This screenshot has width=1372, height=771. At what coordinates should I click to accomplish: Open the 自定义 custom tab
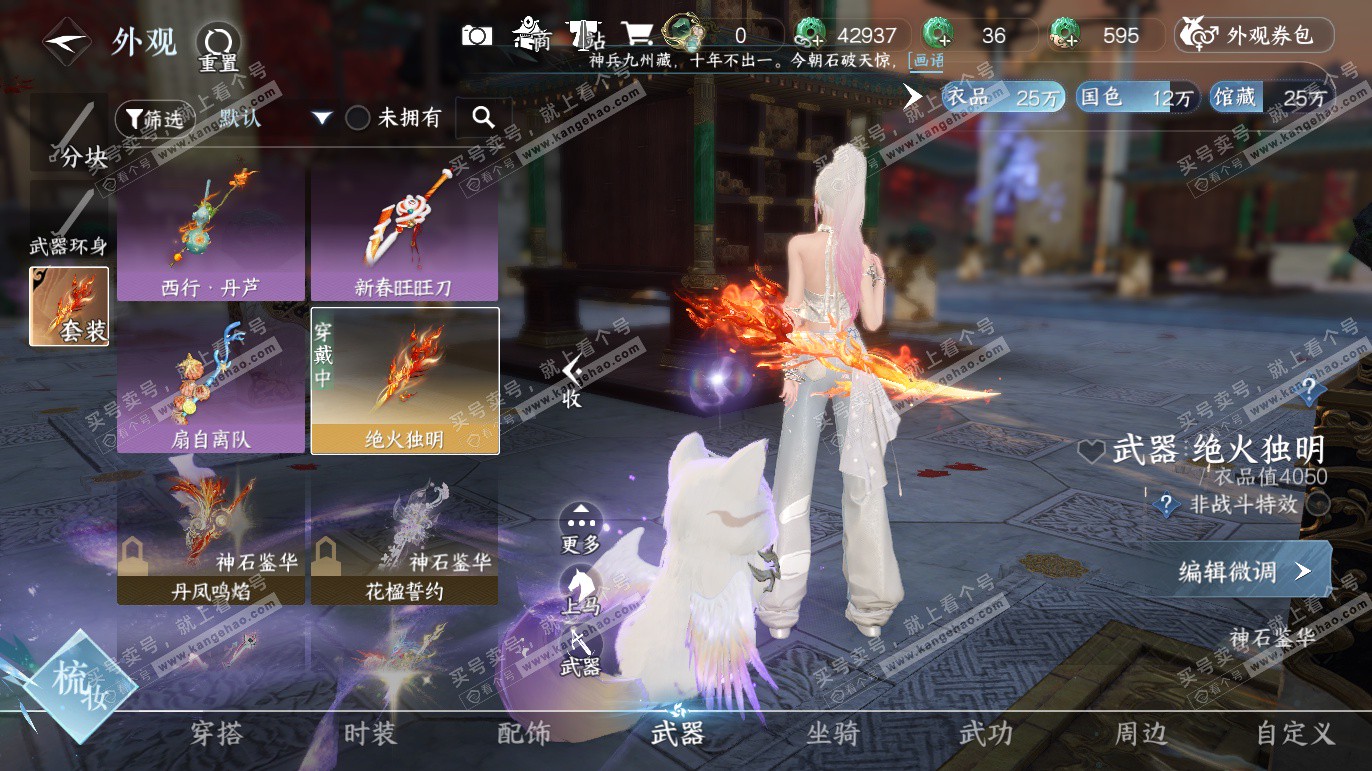1295,734
